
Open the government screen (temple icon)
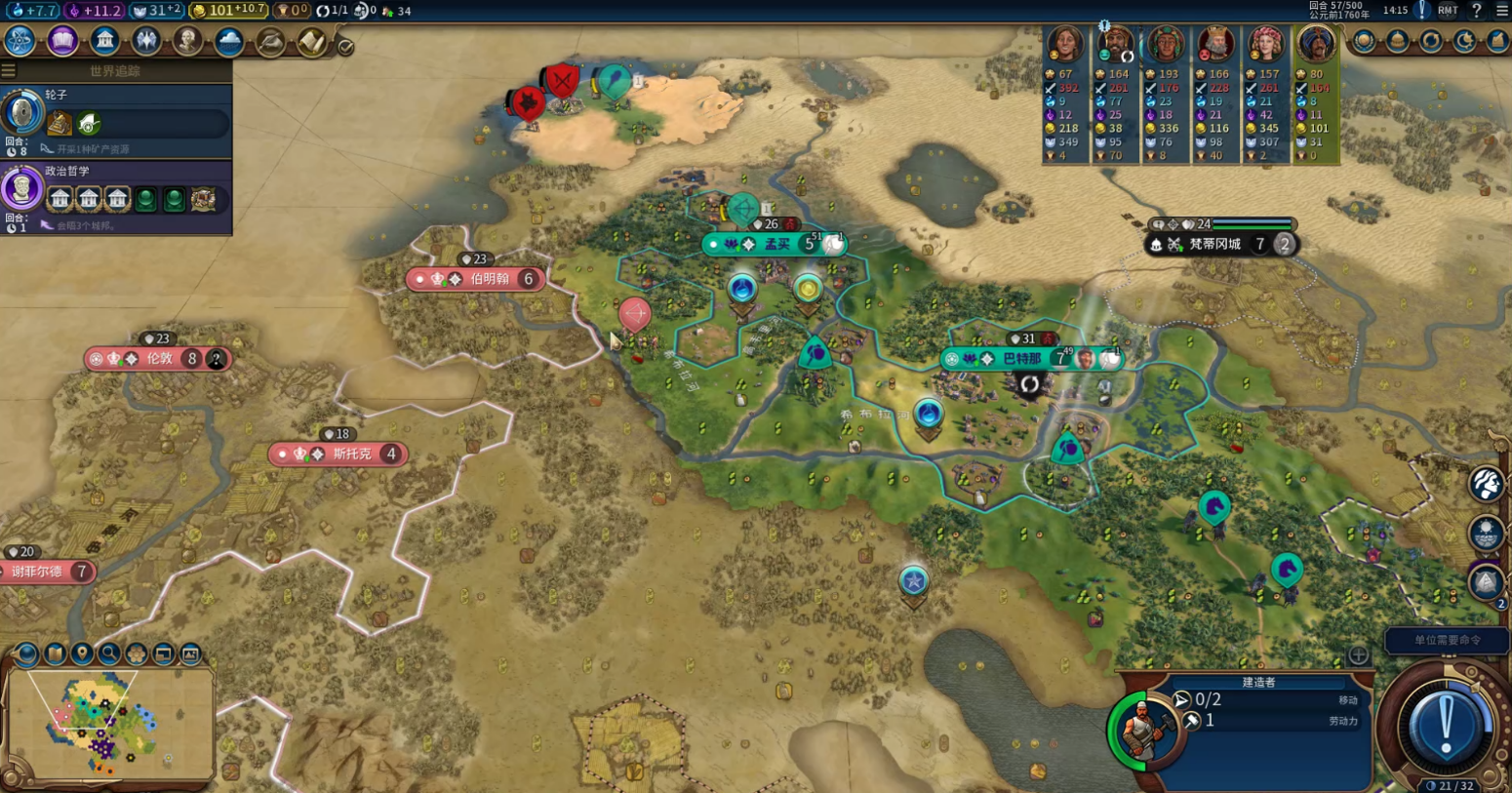tap(104, 41)
